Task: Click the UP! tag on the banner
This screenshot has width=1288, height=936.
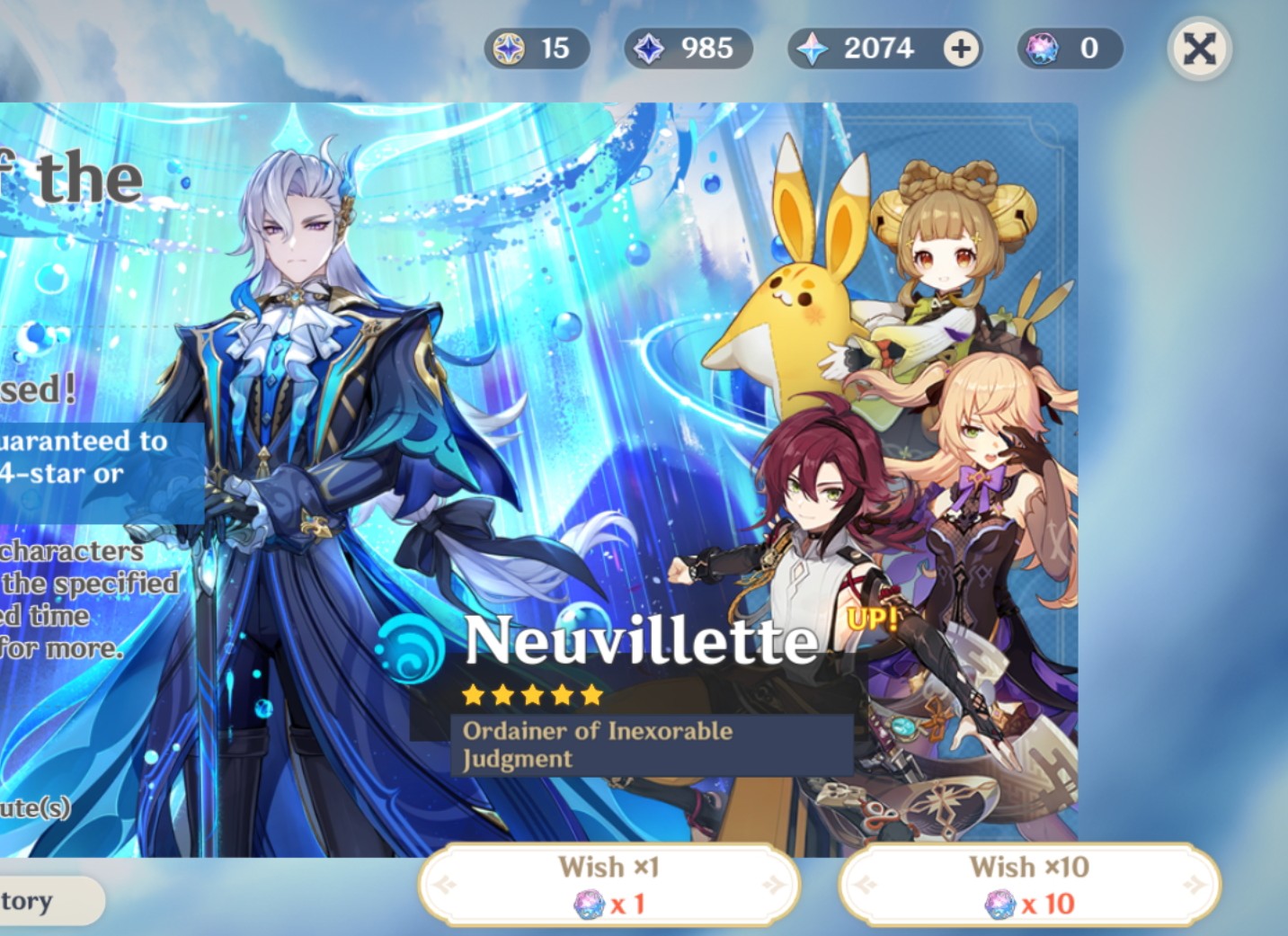Action: (870, 619)
